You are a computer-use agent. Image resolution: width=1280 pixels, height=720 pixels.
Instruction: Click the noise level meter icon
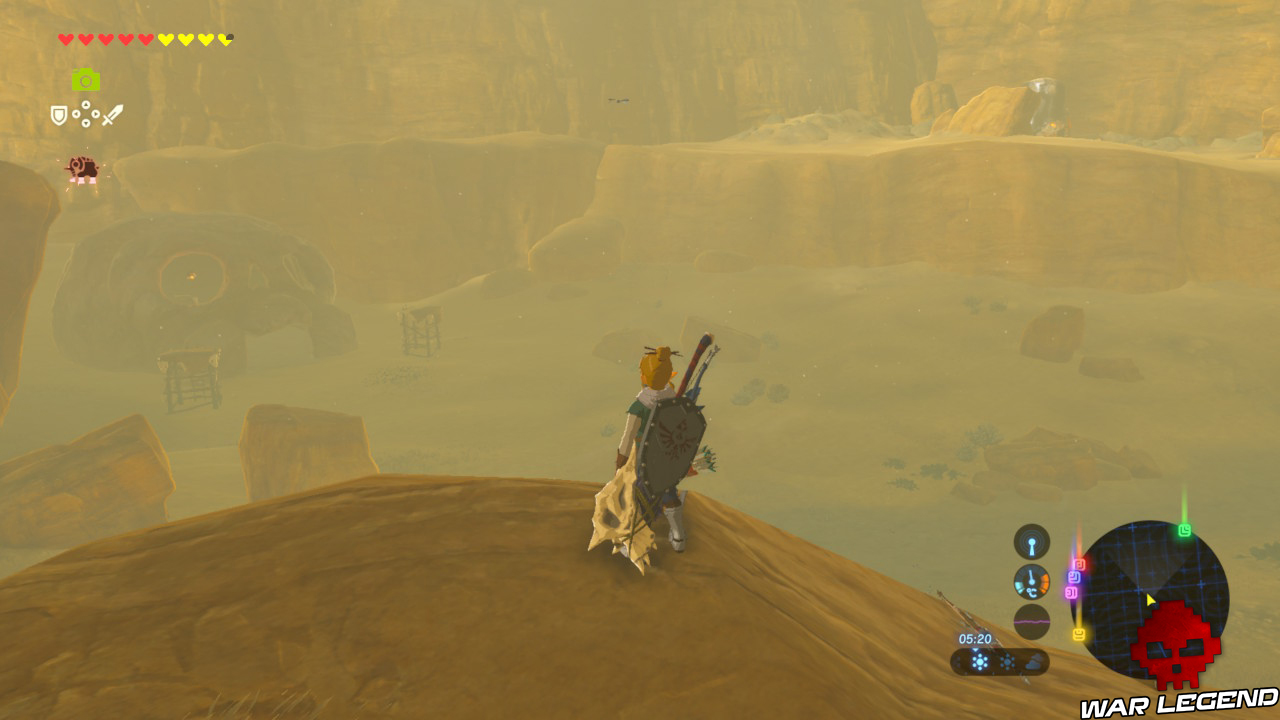1032,618
